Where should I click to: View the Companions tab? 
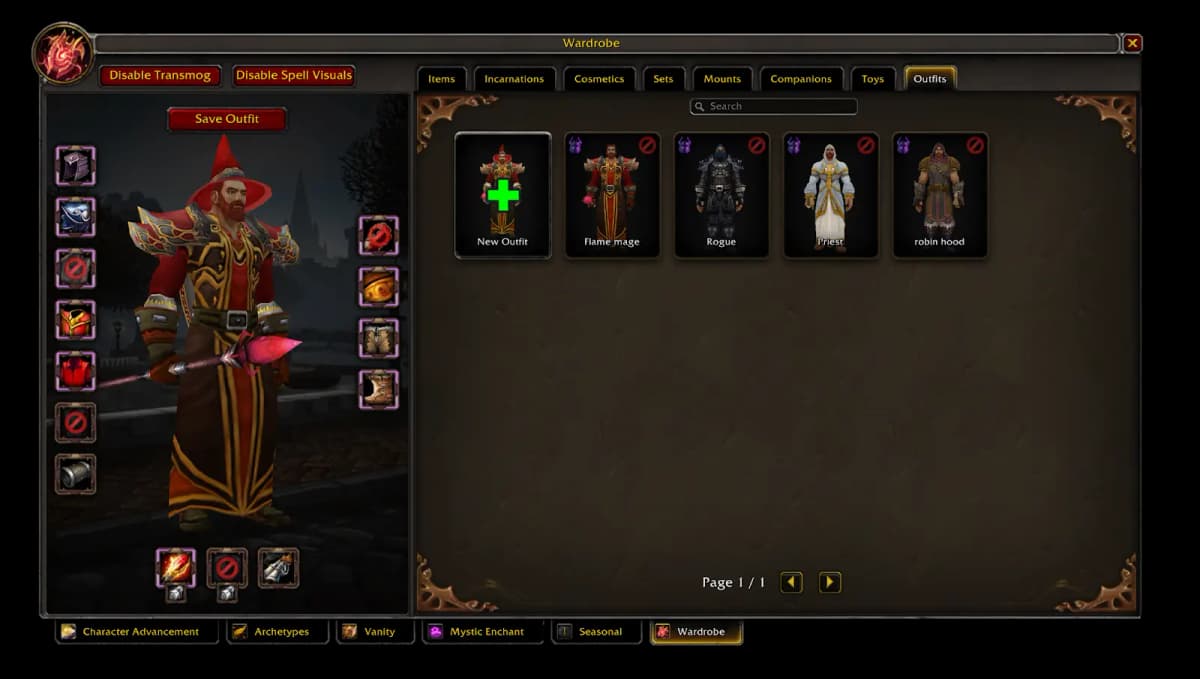click(801, 79)
